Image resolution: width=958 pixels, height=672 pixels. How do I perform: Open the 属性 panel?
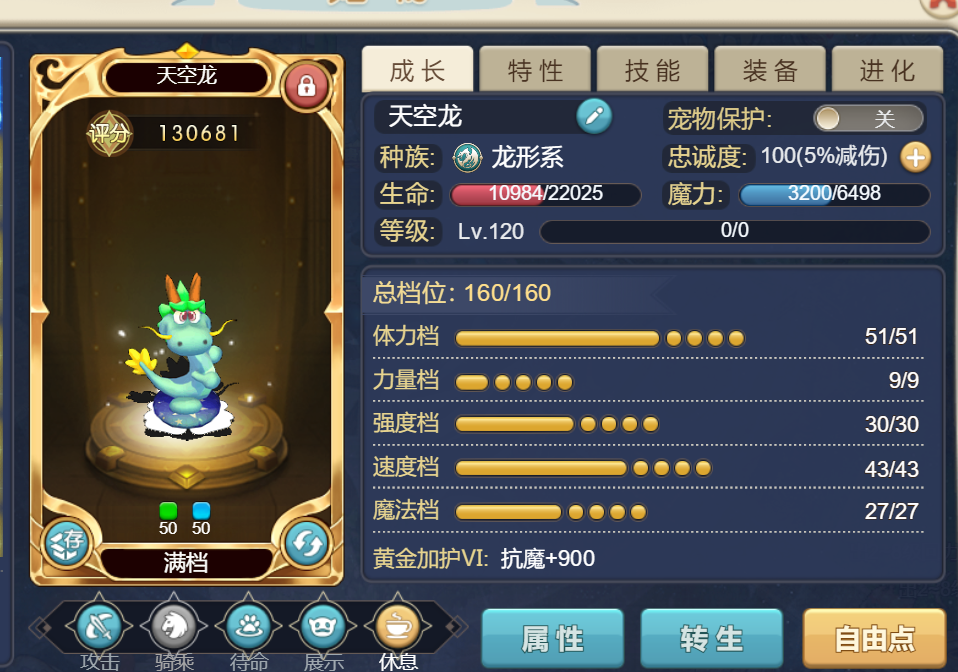pos(552,638)
